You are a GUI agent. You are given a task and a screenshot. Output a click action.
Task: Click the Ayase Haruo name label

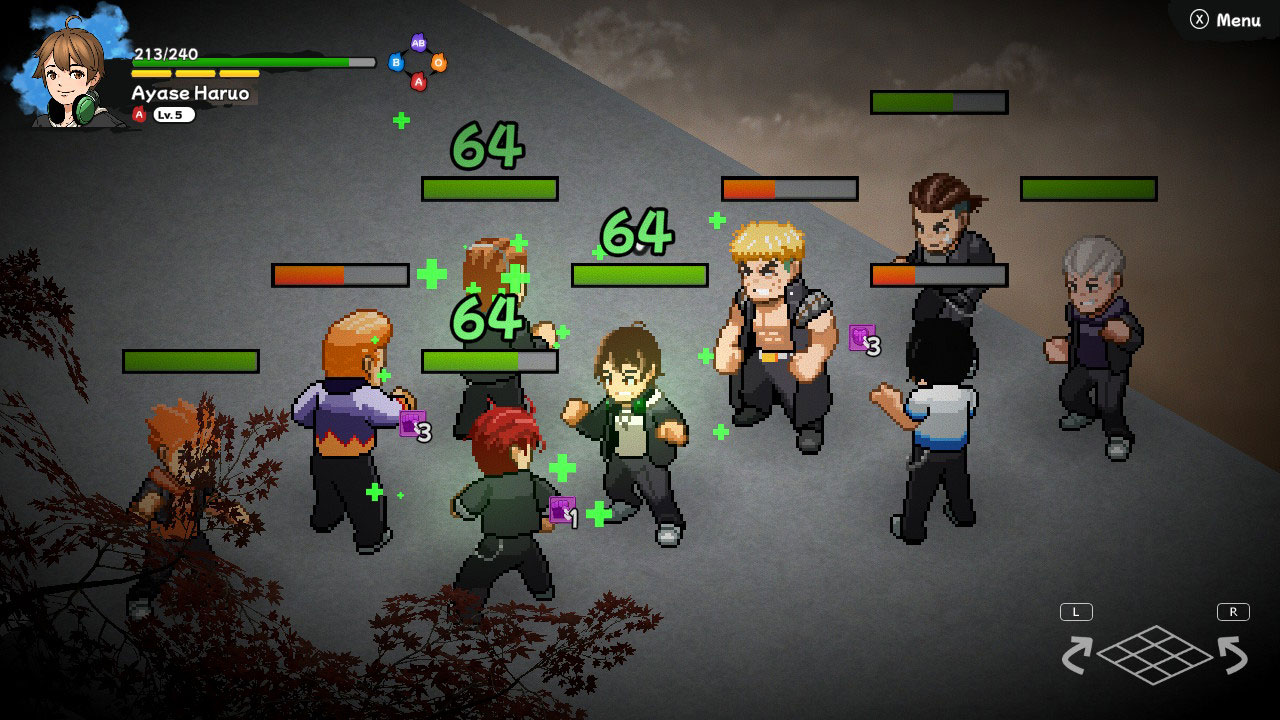(190, 93)
